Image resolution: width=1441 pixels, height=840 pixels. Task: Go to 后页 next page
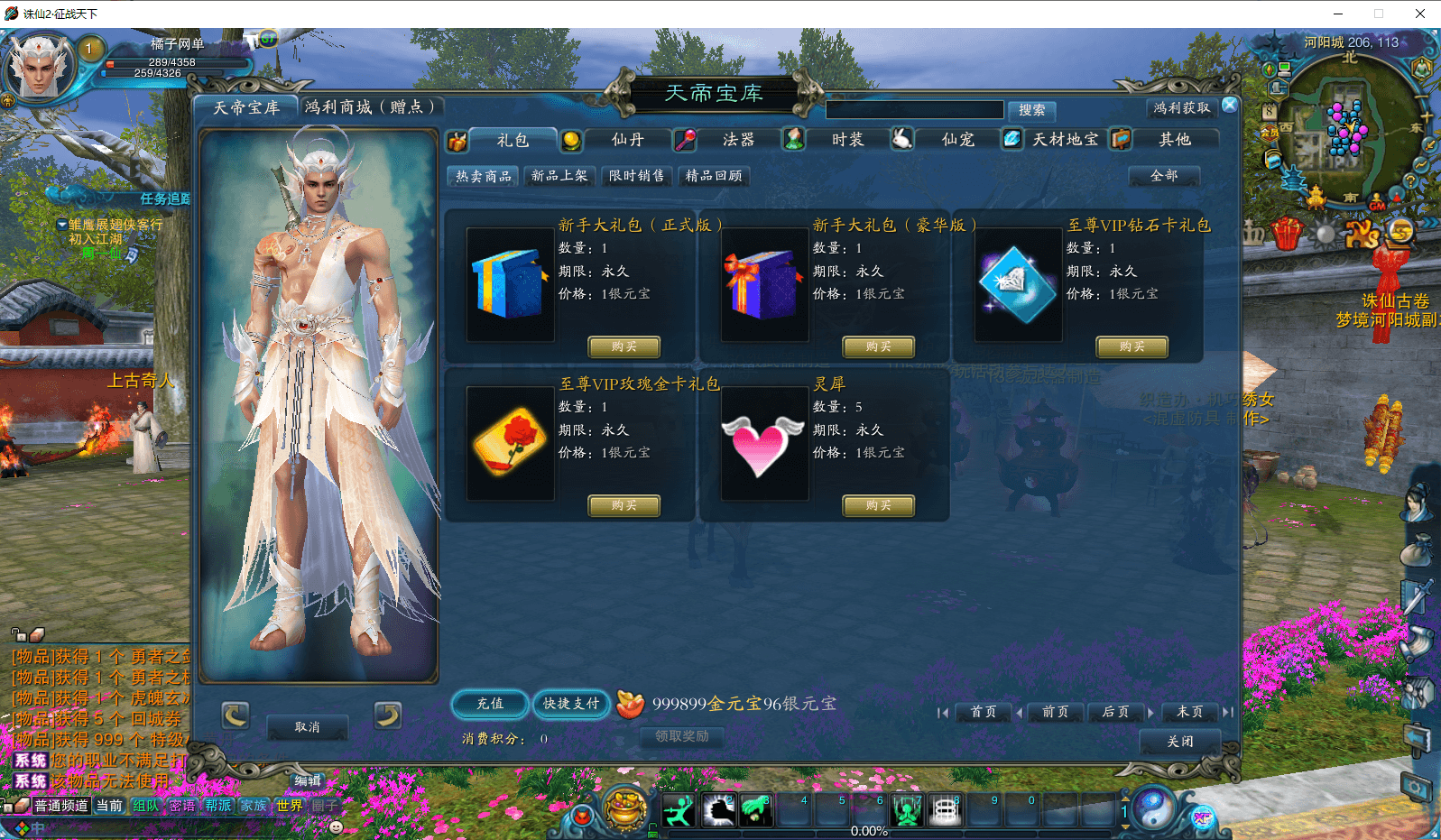pyautogui.click(x=1115, y=712)
